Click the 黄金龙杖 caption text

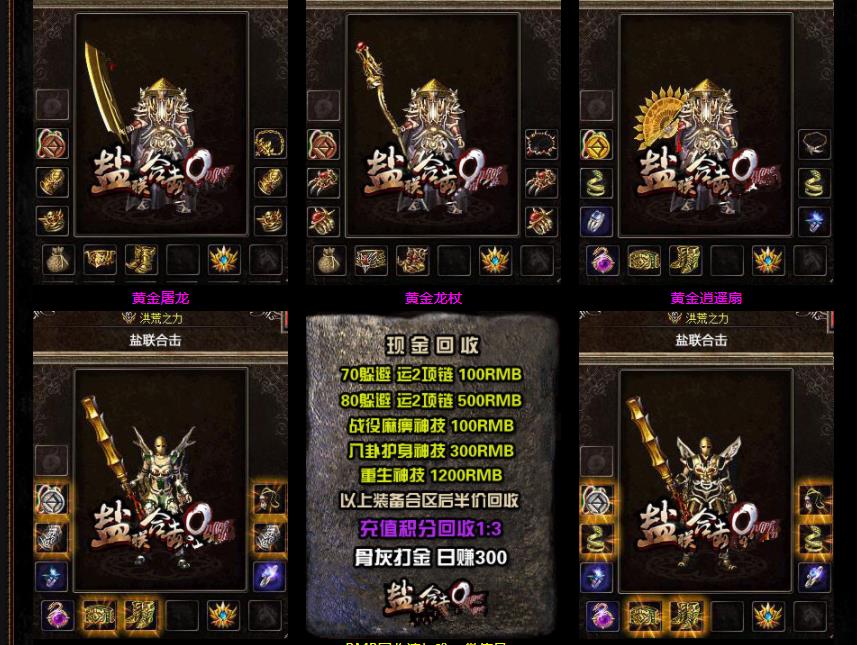click(433, 298)
